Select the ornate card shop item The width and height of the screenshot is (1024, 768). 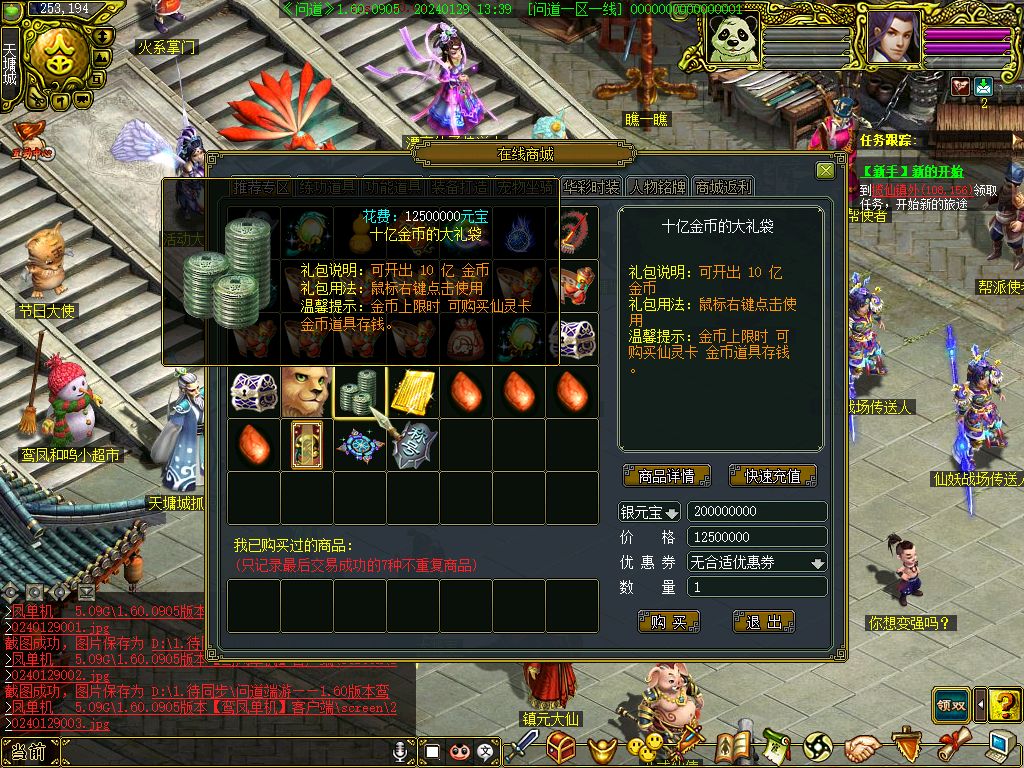tap(306, 445)
